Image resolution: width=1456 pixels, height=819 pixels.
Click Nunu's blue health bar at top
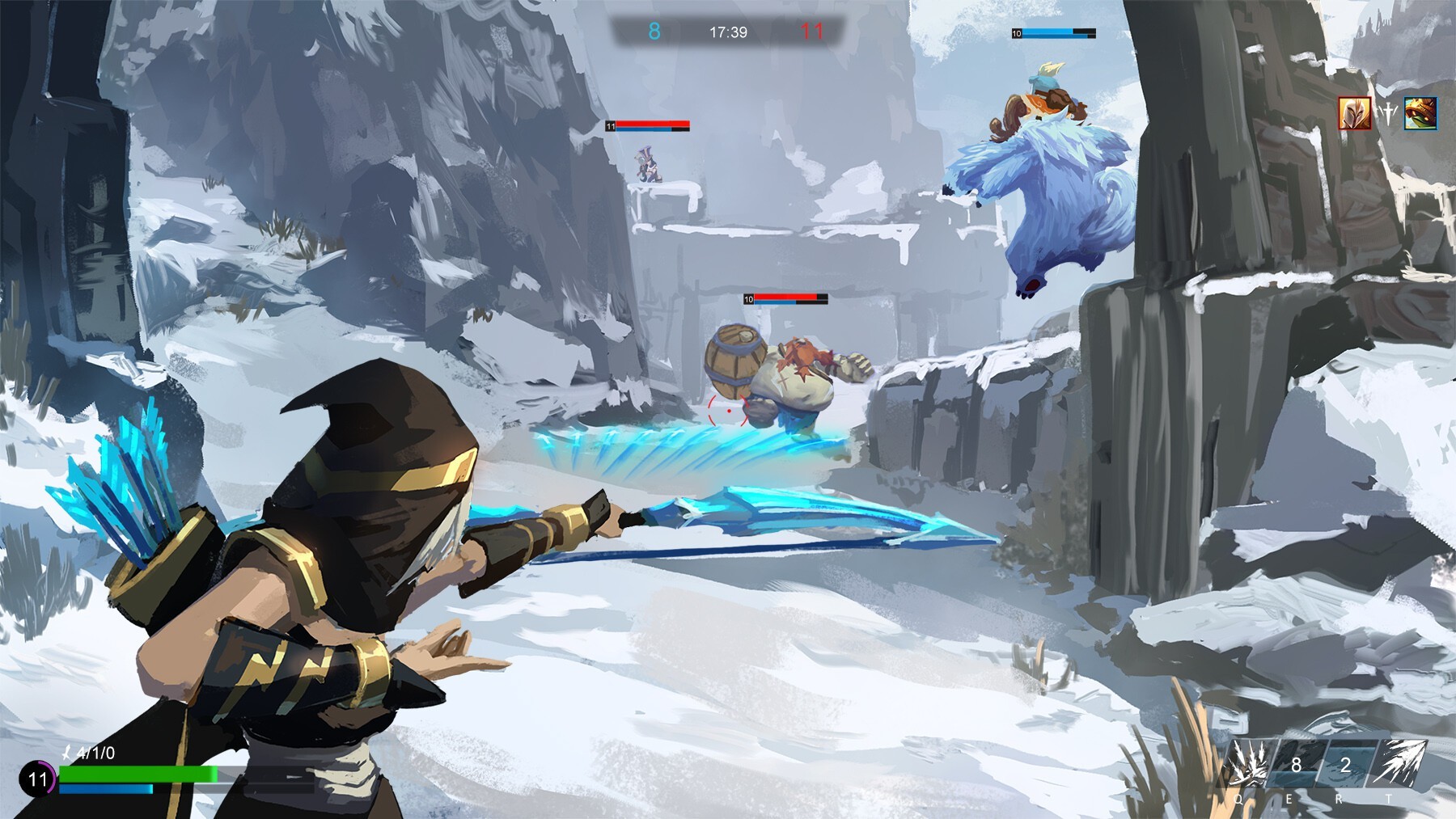tap(1052, 35)
